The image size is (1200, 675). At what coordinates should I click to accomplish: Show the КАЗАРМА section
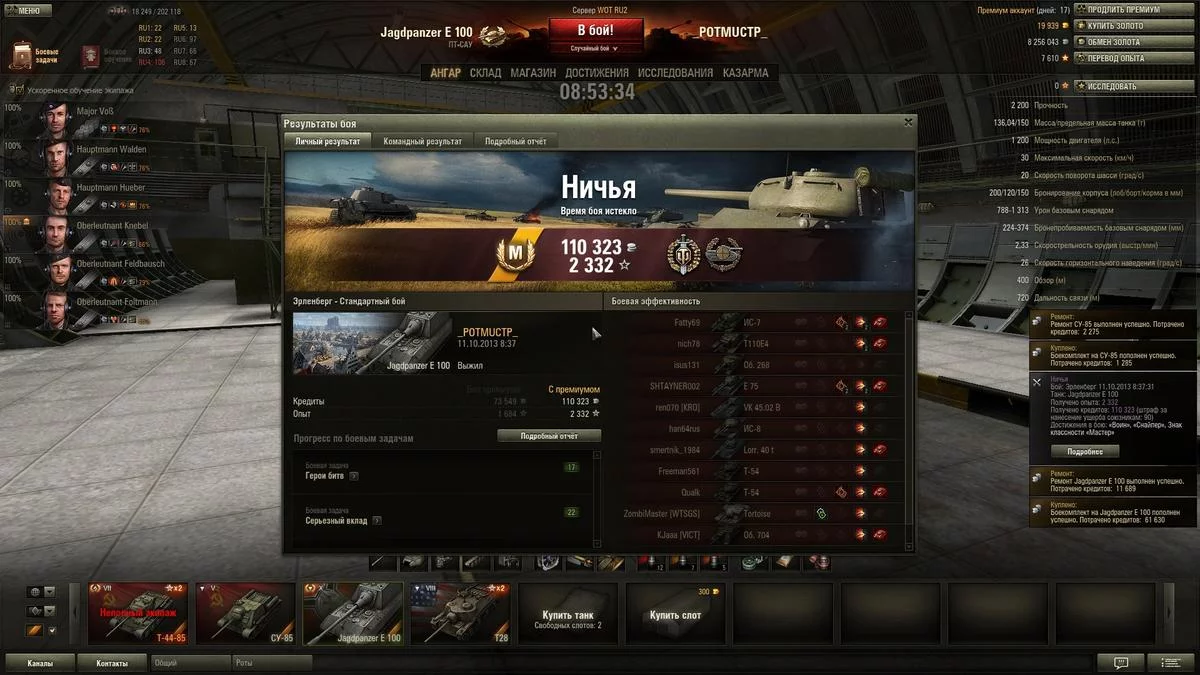(745, 73)
